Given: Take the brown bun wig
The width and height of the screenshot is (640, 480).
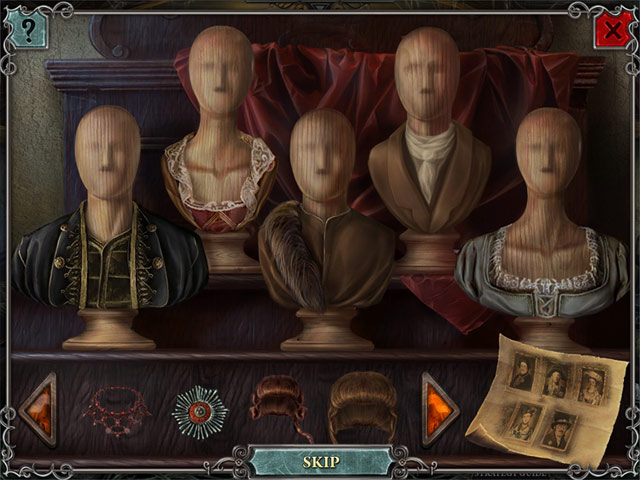Looking at the screenshot, I should (x=362, y=405).
